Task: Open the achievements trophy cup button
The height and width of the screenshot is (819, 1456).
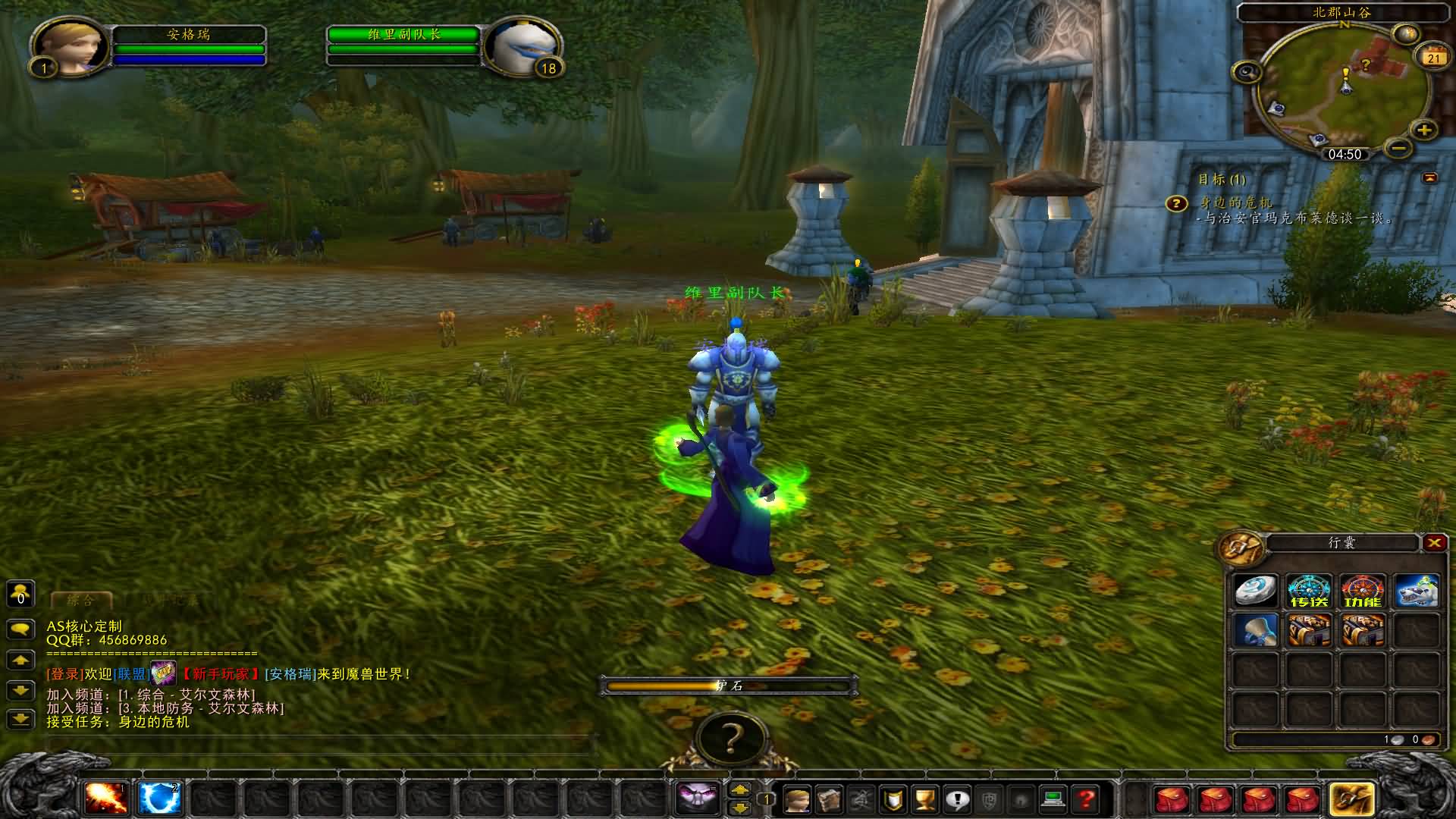Action: point(926,799)
